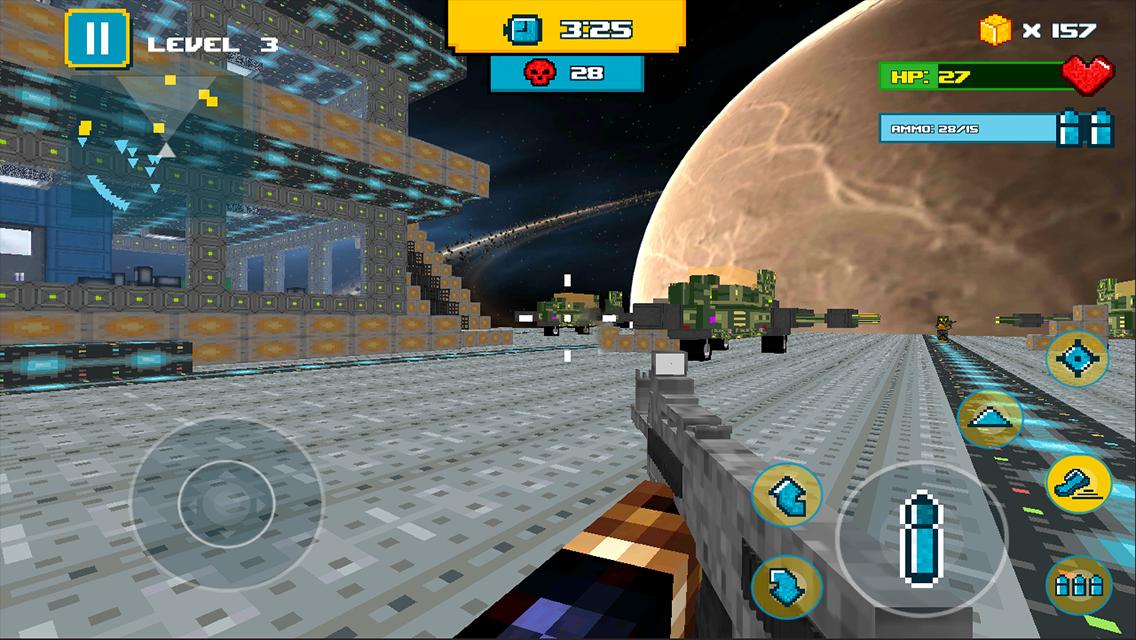Reload using the three-bullets button

pos(1079,585)
